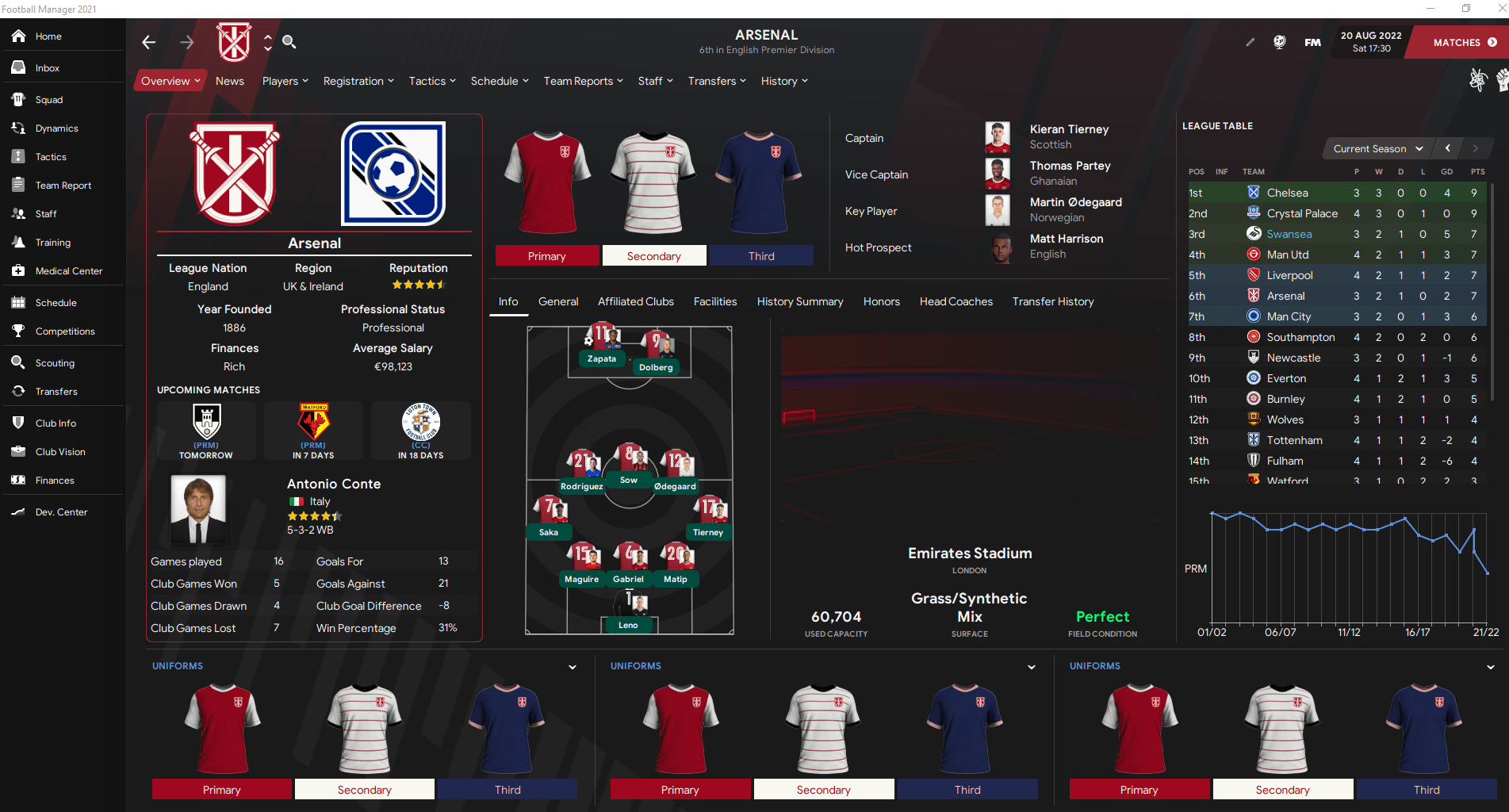Step to the previous season in the table
This screenshot has width=1509, height=812.
(x=1447, y=148)
